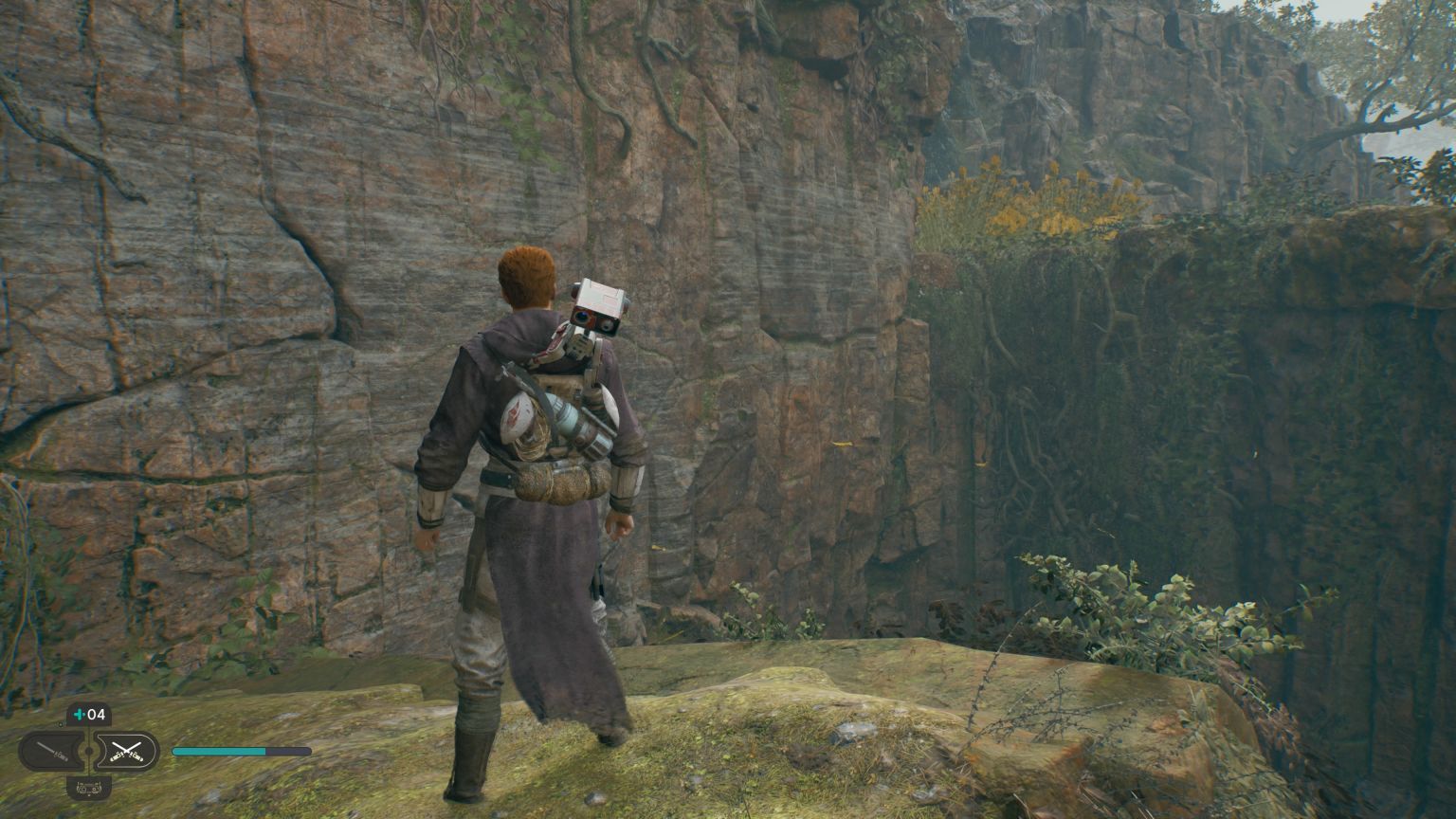Expand the stim counter display
1456x819 pixels.
[x=92, y=714]
